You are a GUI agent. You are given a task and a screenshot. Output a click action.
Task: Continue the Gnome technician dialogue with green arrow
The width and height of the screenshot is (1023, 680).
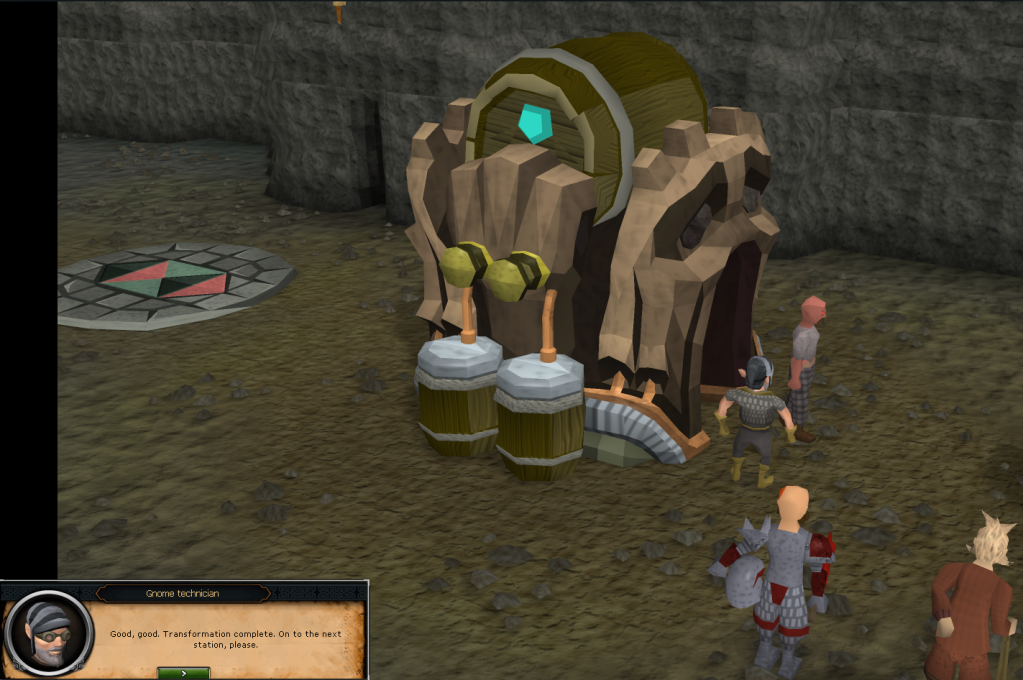[x=184, y=673]
